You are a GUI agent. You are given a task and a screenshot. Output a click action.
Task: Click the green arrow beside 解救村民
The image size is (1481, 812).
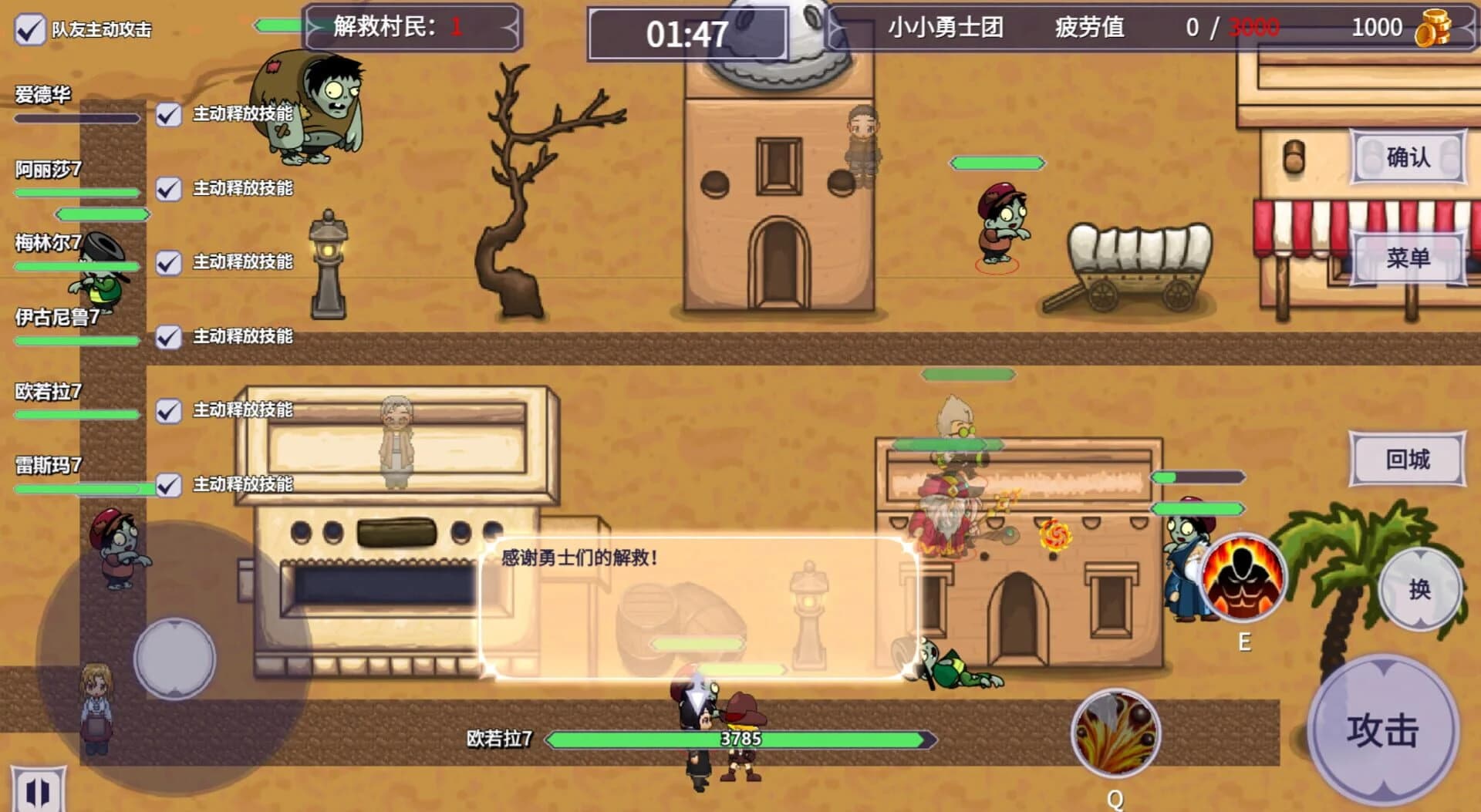[279, 26]
